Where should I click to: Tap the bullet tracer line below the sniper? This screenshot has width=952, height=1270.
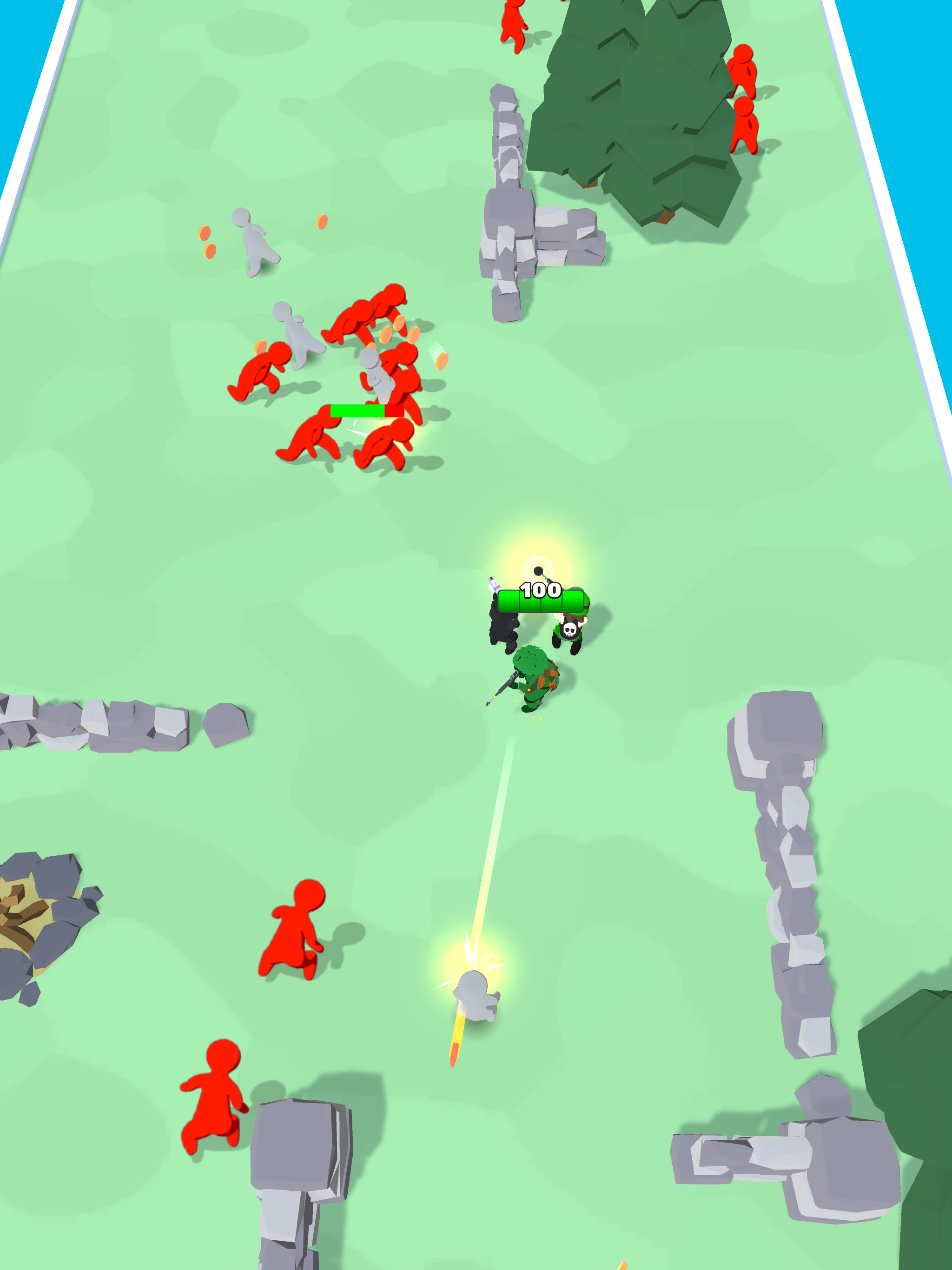click(501, 833)
